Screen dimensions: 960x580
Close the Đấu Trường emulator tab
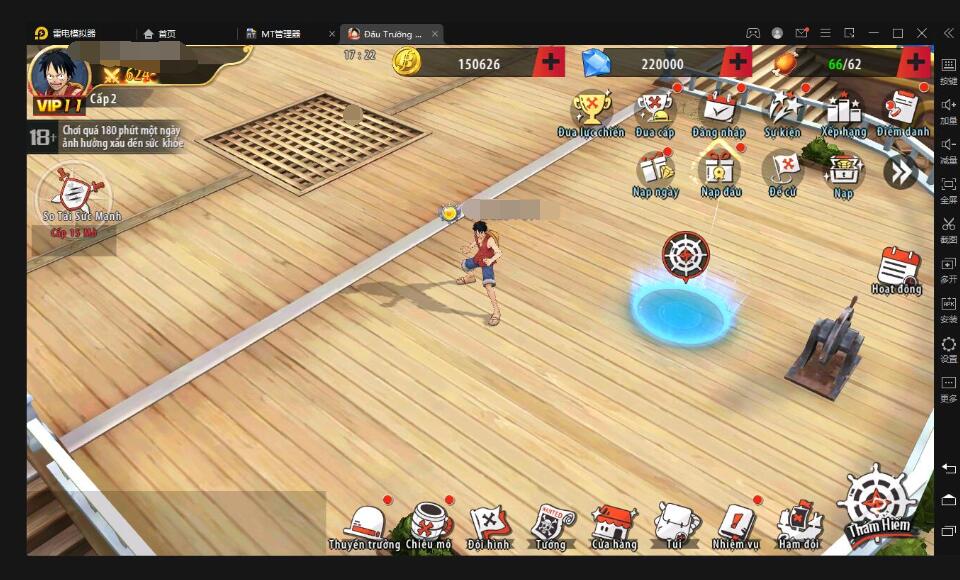(435, 33)
